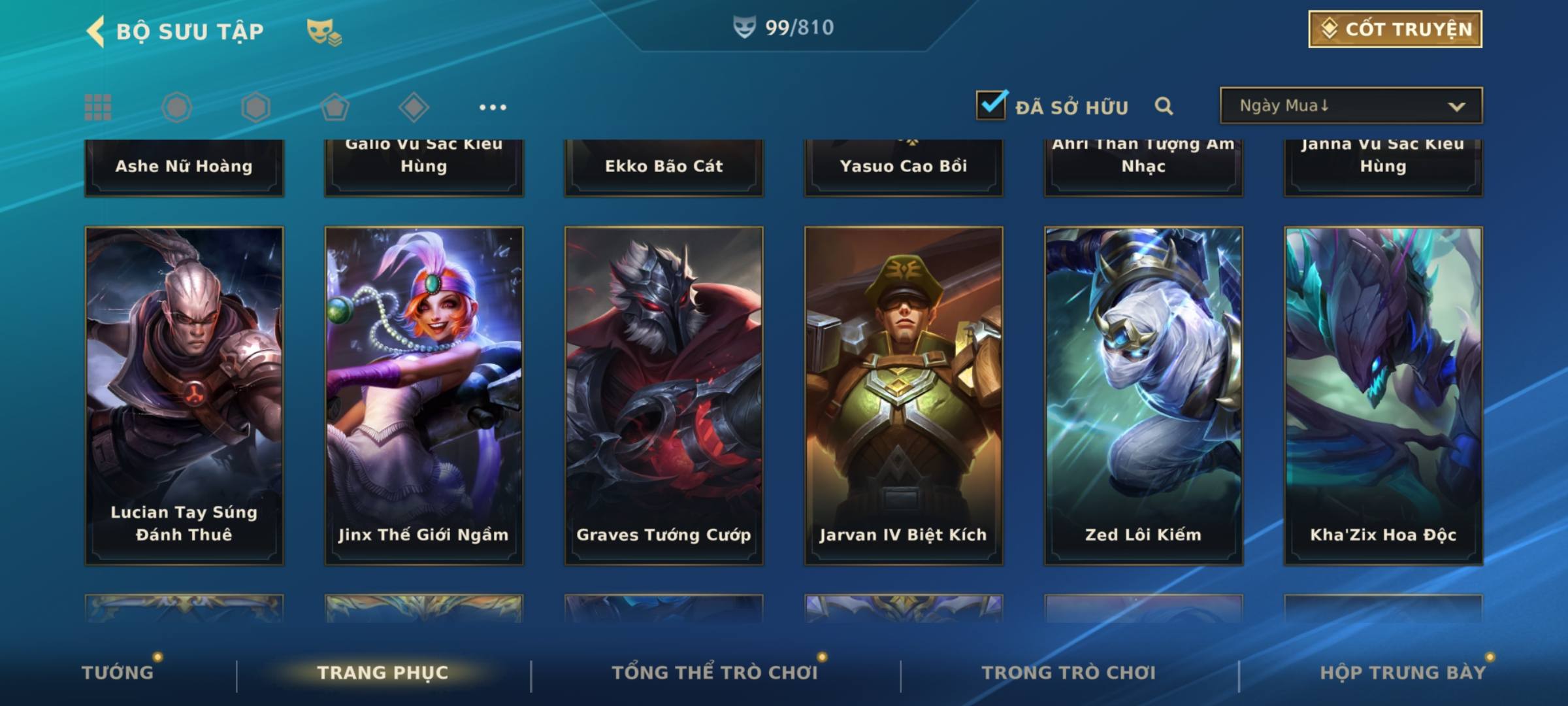Choose the pentagon rarity filter icon

[335, 107]
